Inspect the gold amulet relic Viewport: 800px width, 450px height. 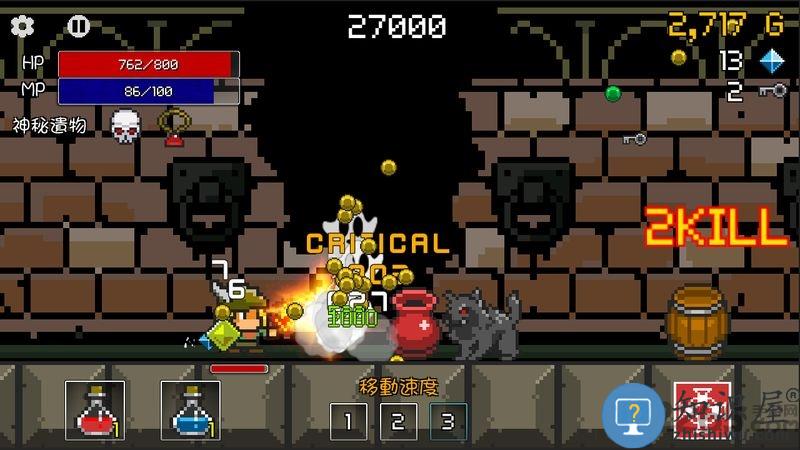[176, 125]
